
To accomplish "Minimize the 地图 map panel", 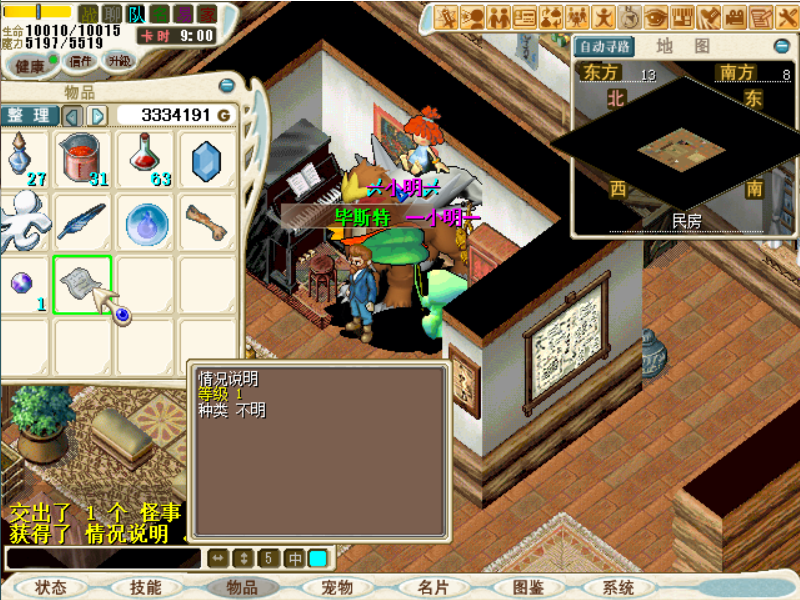I will click(781, 46).
